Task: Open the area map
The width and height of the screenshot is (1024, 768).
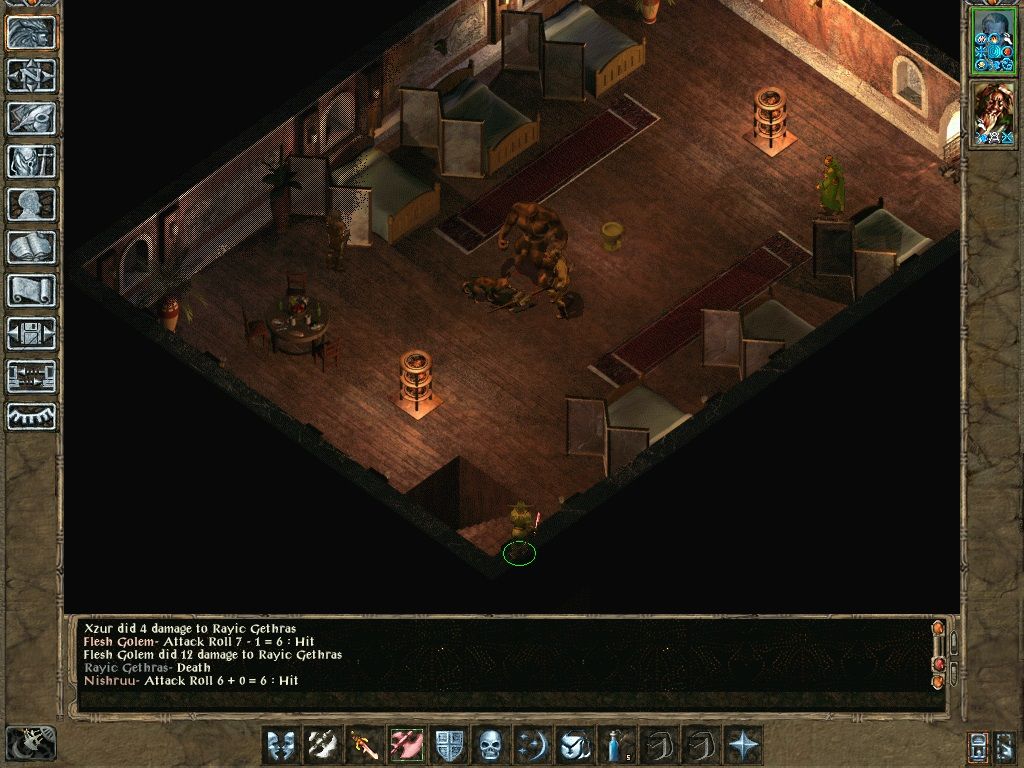Action: pyautogui.click(x=31, y=75)
